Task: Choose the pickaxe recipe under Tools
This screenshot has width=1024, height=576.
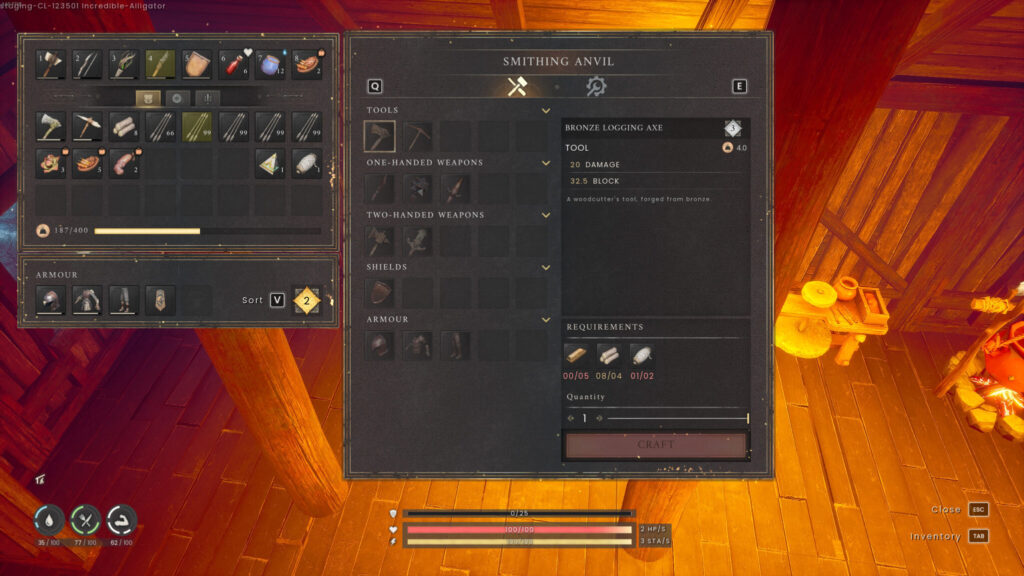Action: [x=418, y=136]
